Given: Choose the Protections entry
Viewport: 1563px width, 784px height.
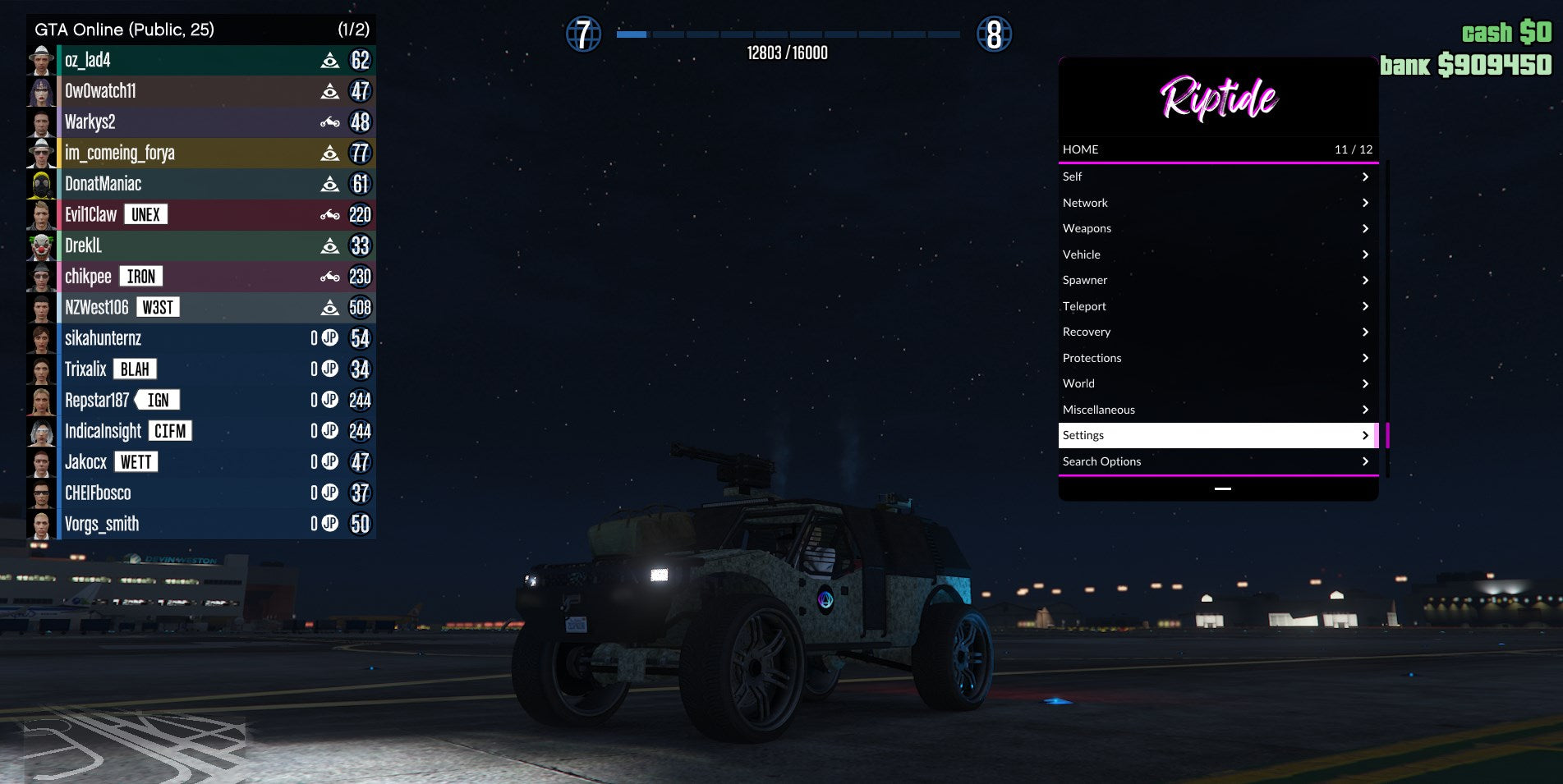Looking at the screenshot, I should [1217, 358].
